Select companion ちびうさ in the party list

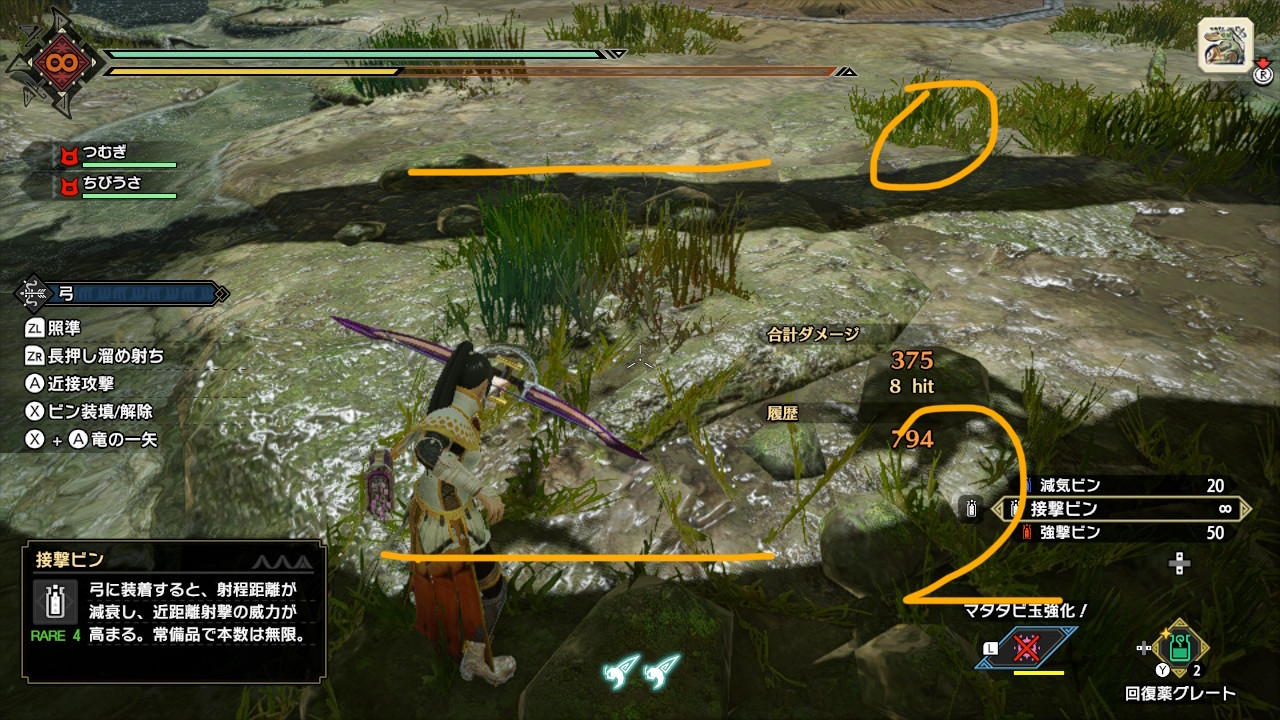pos(116,185)
